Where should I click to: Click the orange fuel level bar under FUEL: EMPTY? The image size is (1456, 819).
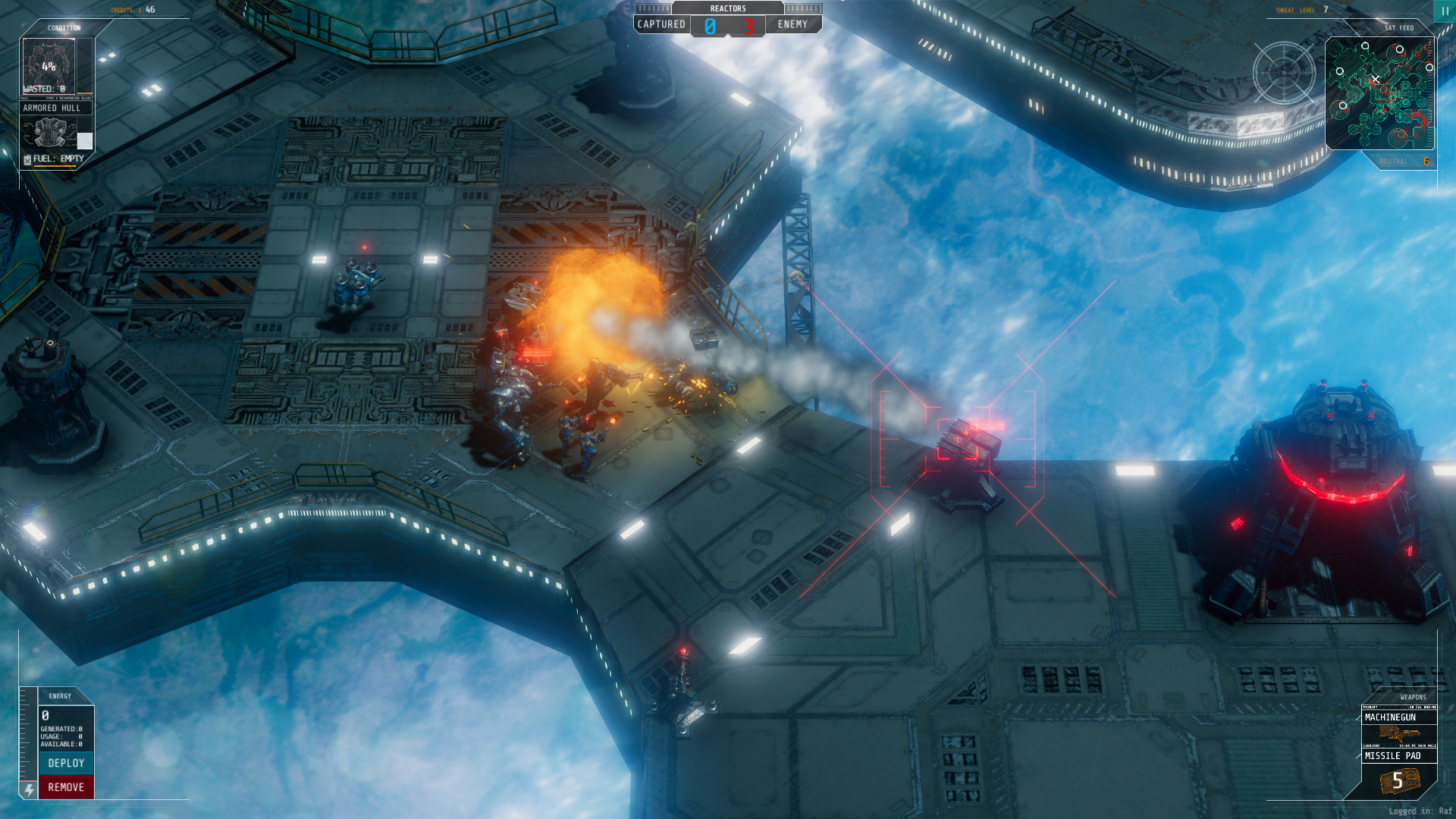tap(55, 165)
